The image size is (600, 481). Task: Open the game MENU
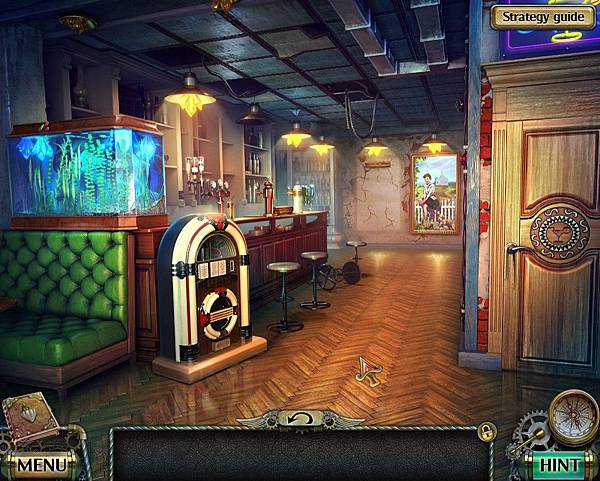(x=40, y=464)
